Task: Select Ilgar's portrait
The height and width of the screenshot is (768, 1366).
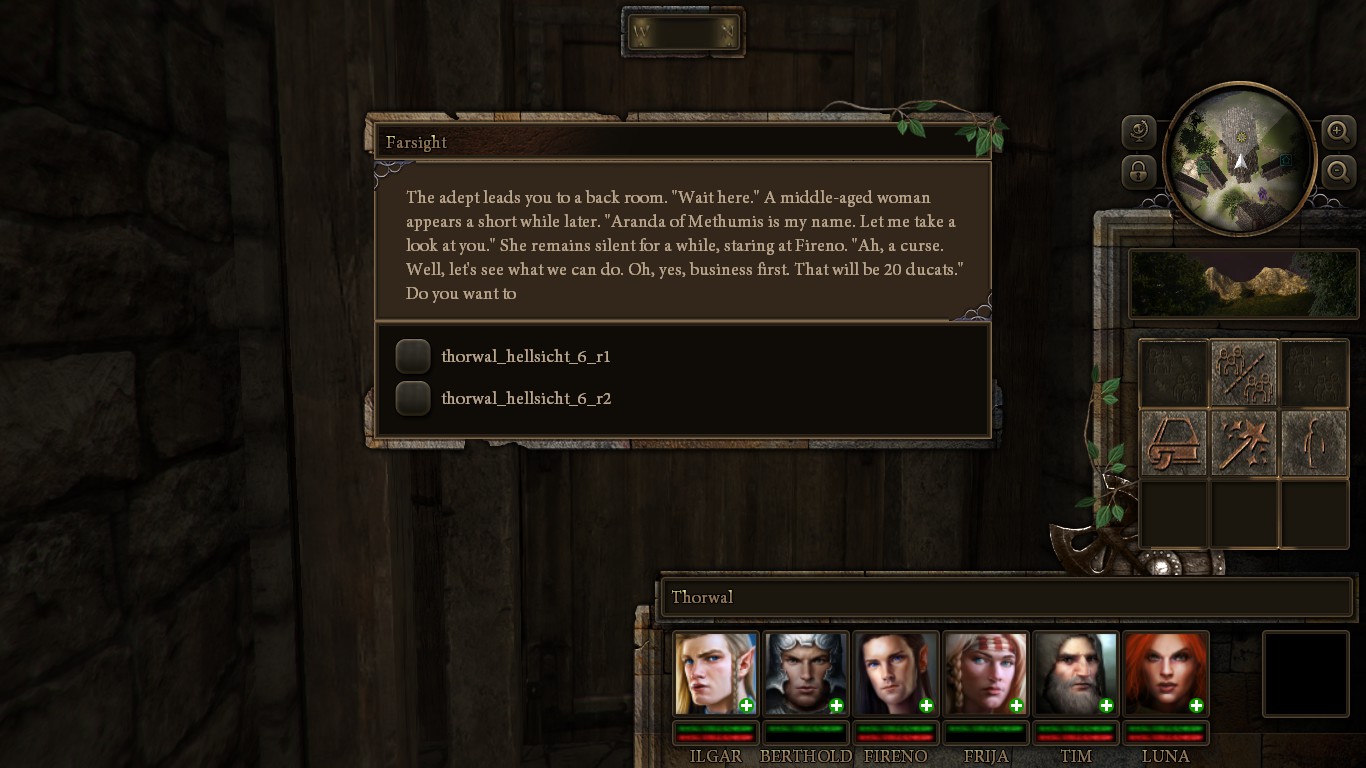Action: point(716,673)
